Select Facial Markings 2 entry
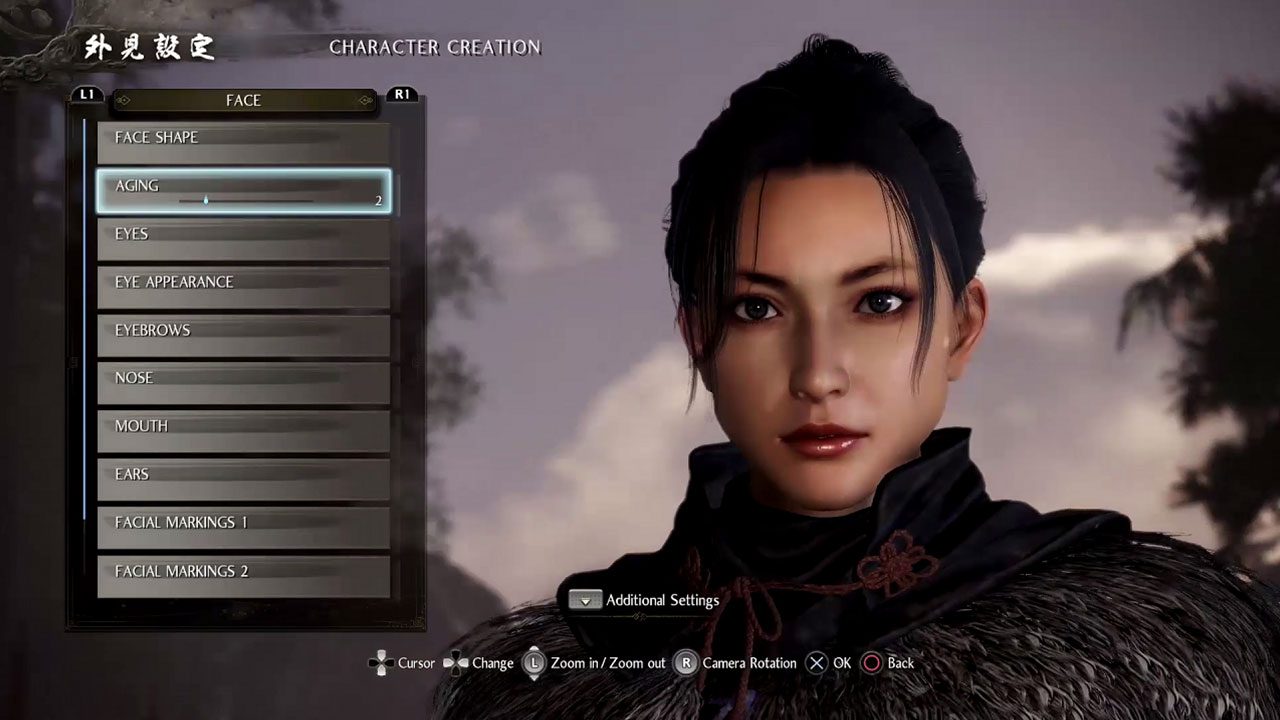 [x=243, y=576]
